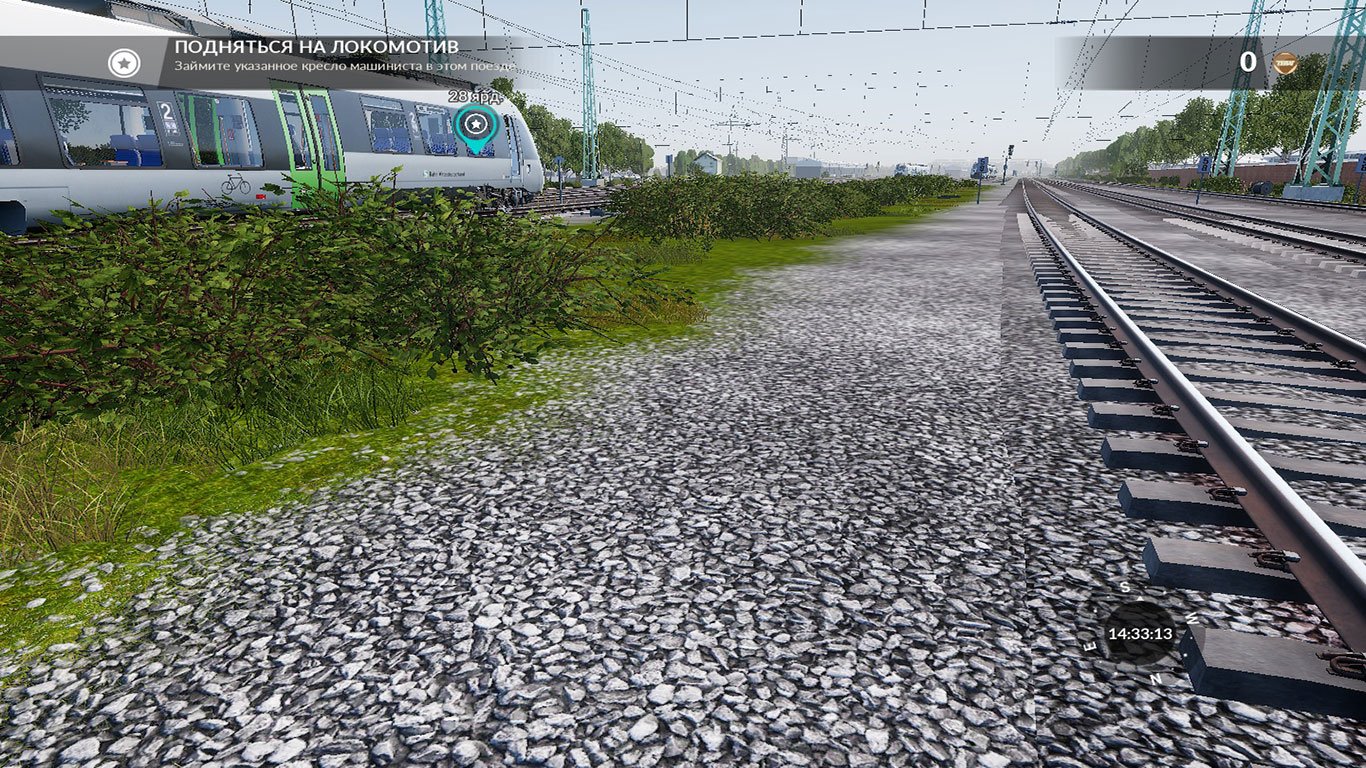Click the class 2 marker beside the train door
Screen dimensions: 1366x768
pos(166,110)
